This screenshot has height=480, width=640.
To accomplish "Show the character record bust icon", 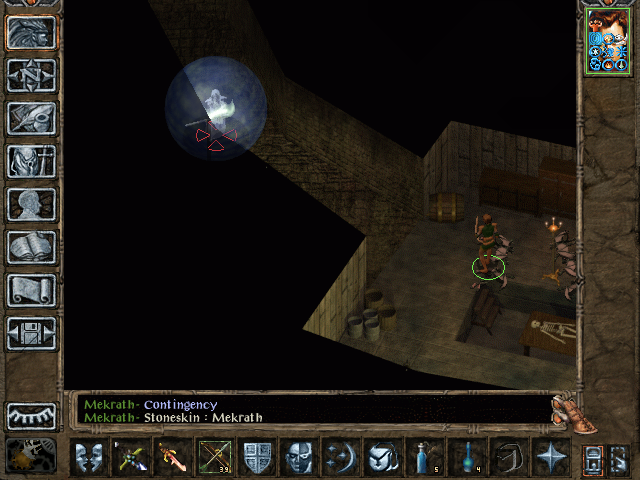I will tap(31, 204).
